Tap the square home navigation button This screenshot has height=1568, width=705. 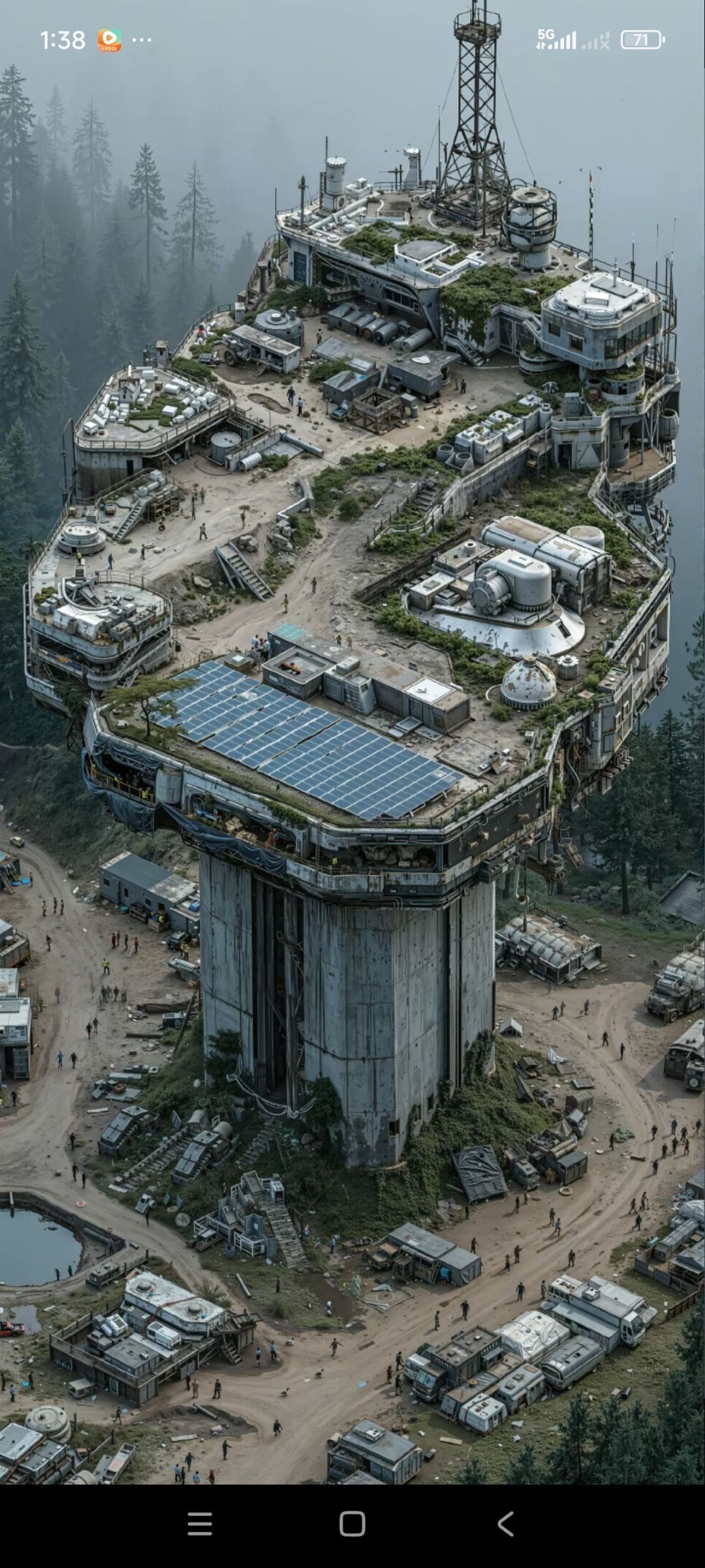point(352,1524)
